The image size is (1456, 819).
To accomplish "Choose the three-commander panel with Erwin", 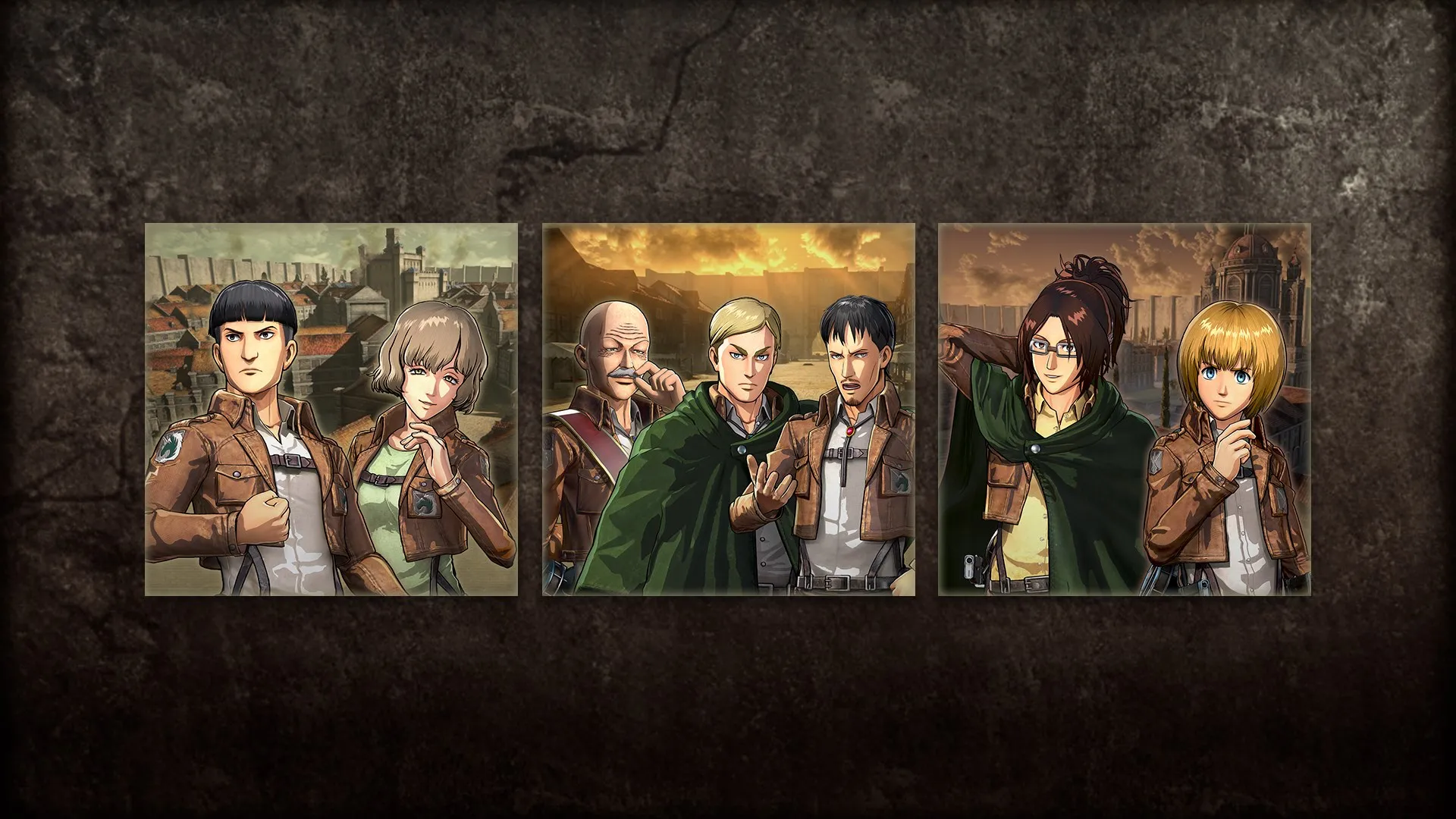I will 728,409.
